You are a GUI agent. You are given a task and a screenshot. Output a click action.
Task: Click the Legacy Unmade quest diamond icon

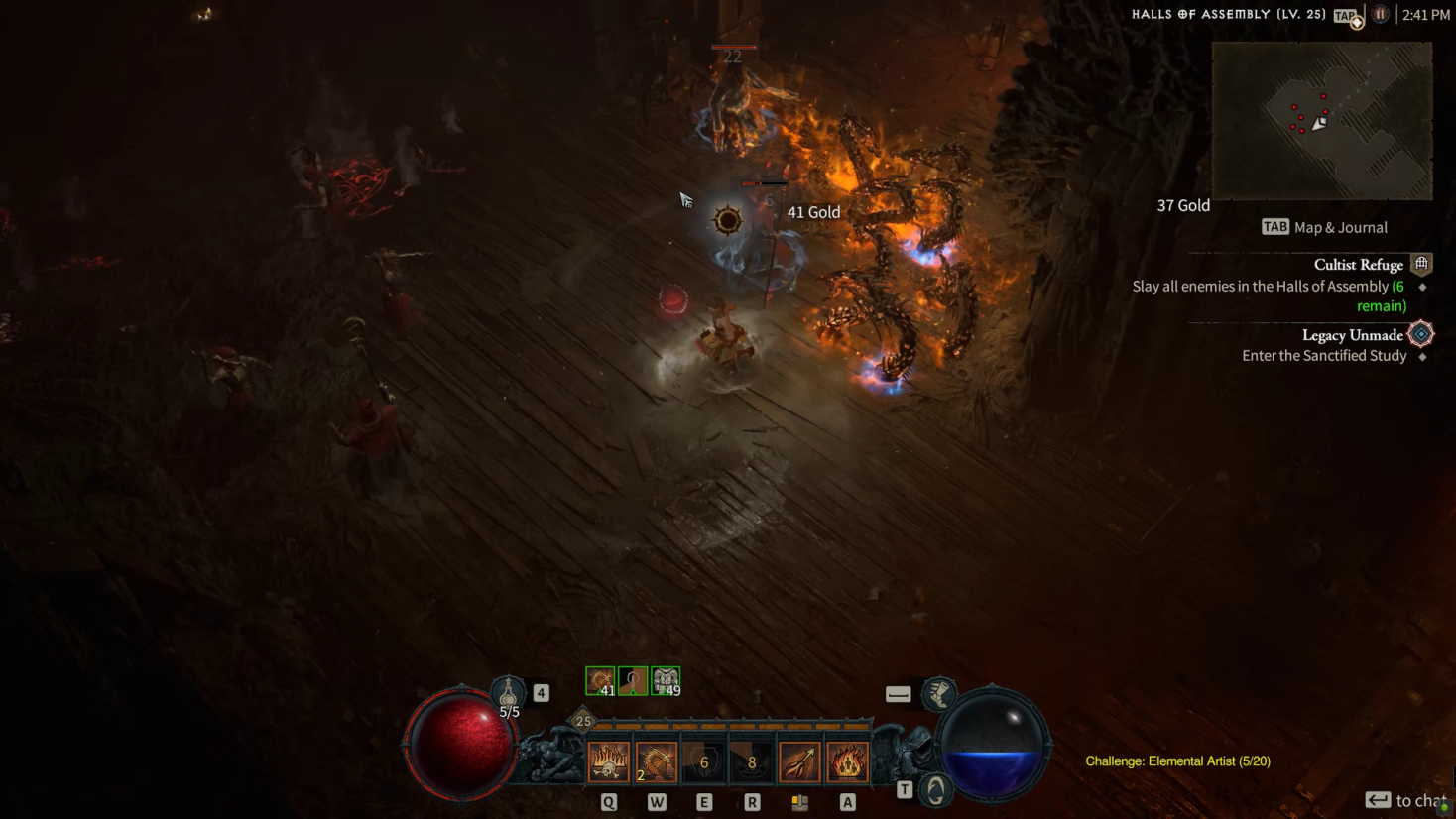point(1420,335)
